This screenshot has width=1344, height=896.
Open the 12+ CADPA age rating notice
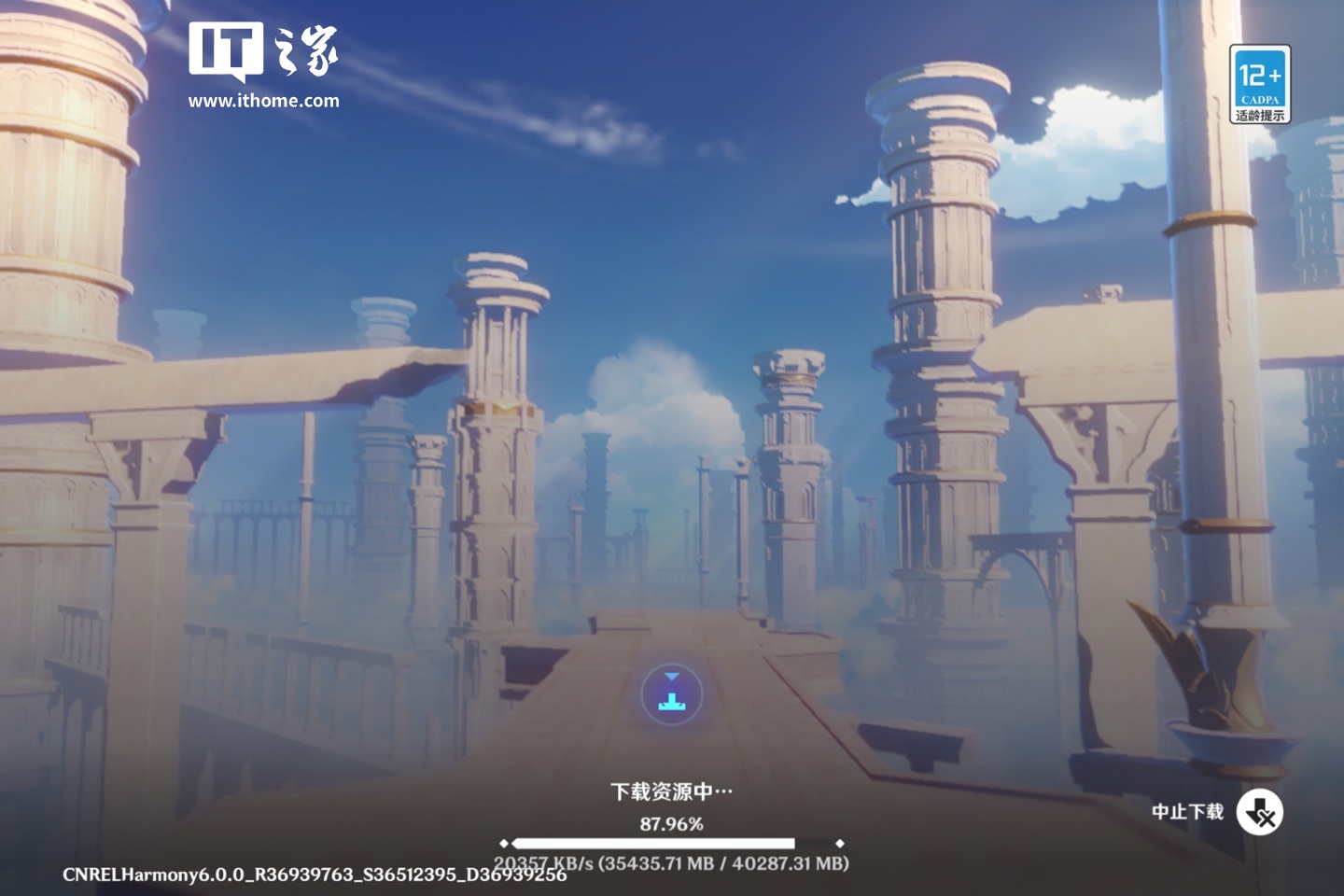tap(1259, 84)
